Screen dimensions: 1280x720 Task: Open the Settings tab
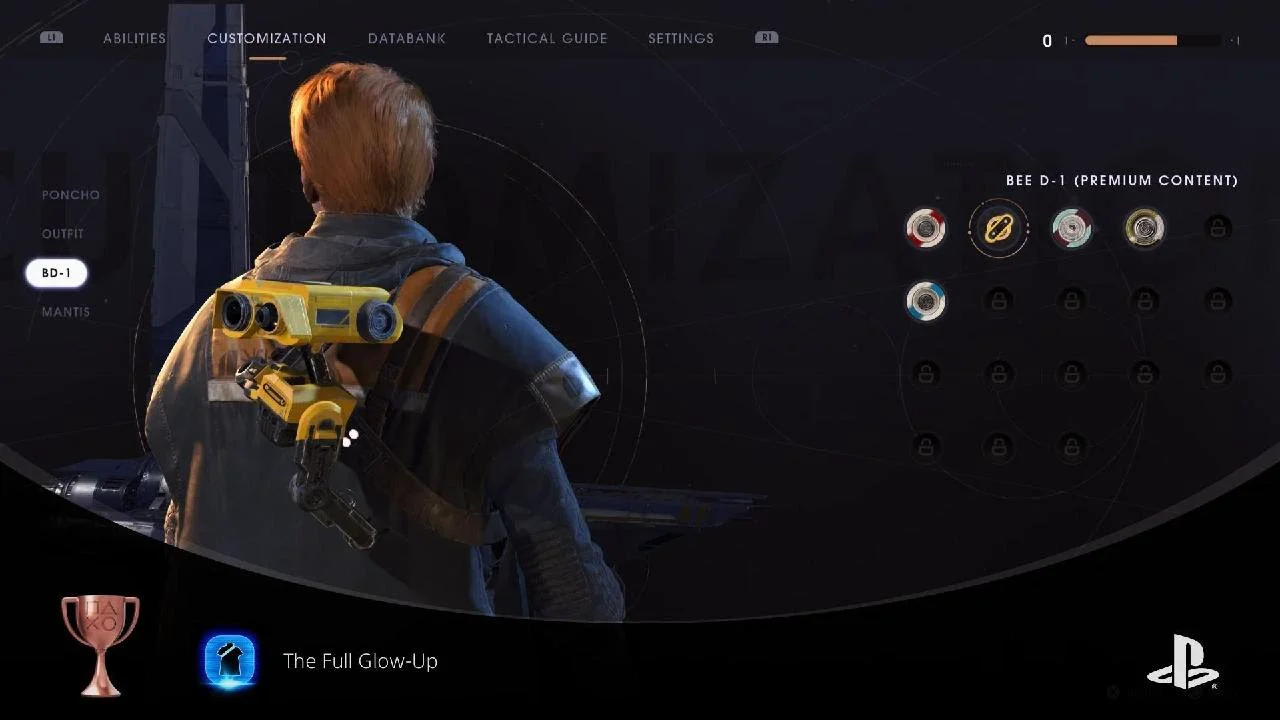[680, 38]
